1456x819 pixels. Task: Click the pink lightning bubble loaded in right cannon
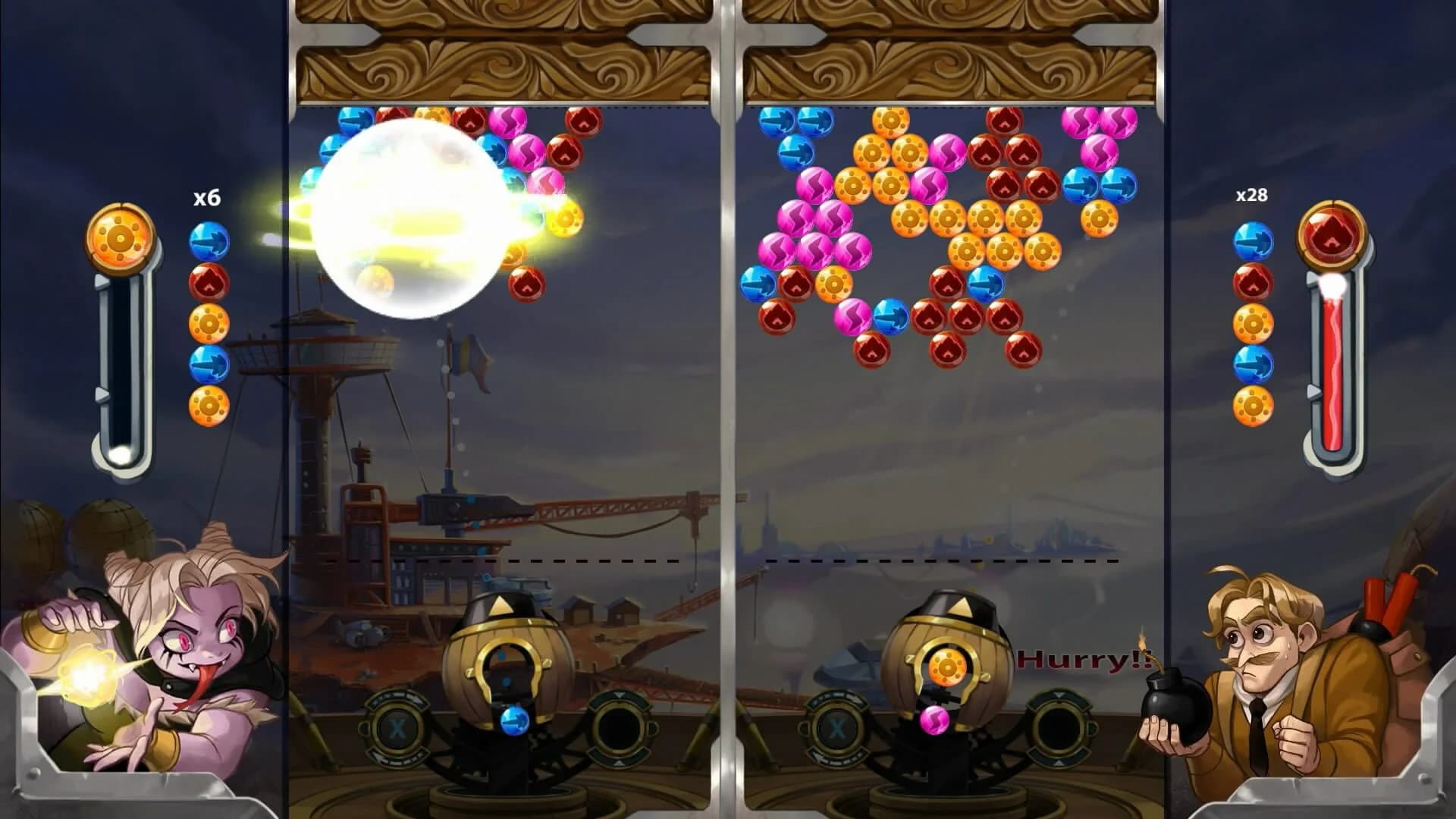pyautogui.click(x=934, y=720)
